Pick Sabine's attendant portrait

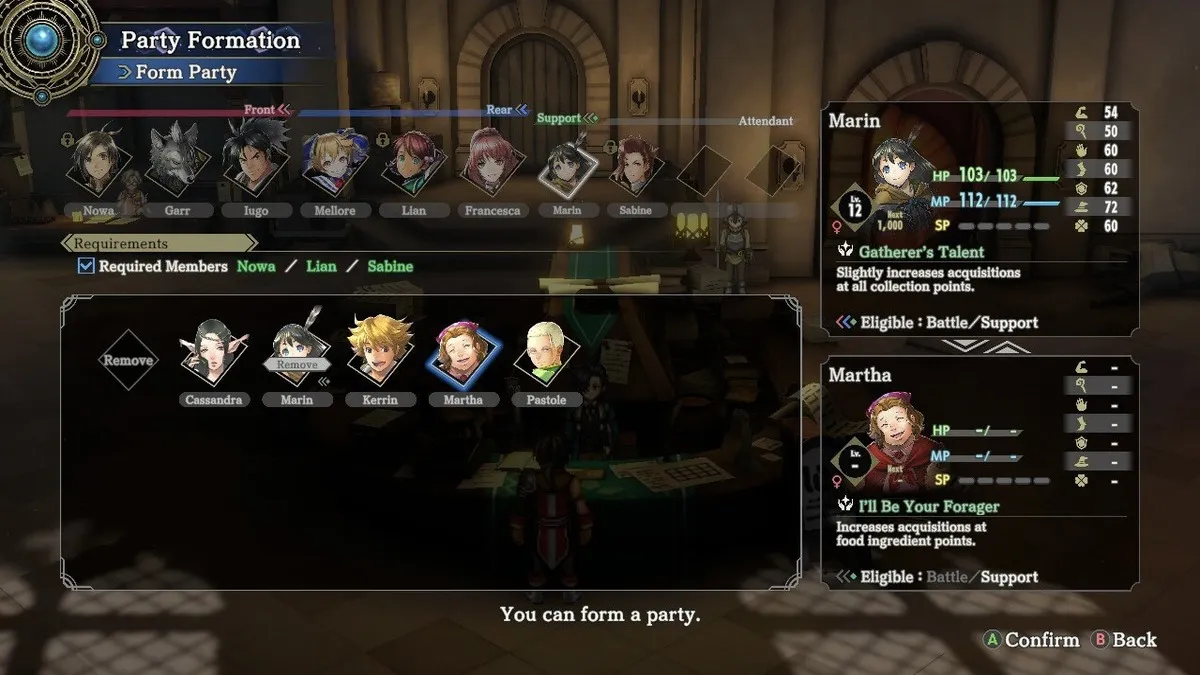[x=635, y=165]
